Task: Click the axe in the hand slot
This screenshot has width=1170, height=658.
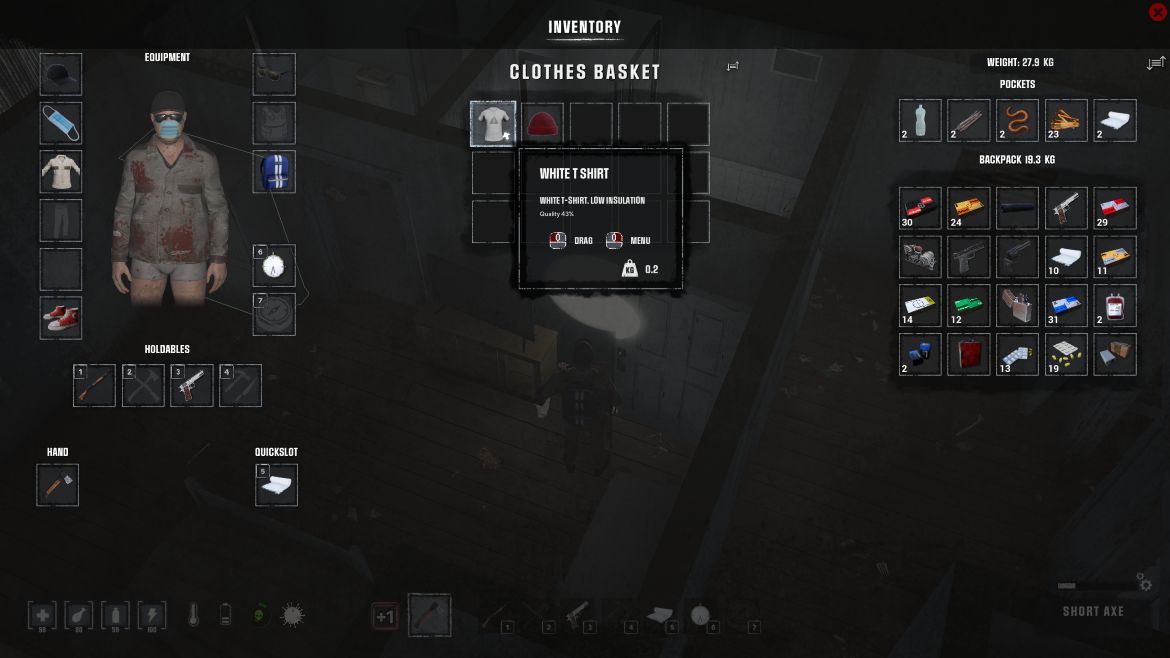Action: point(58,485)
